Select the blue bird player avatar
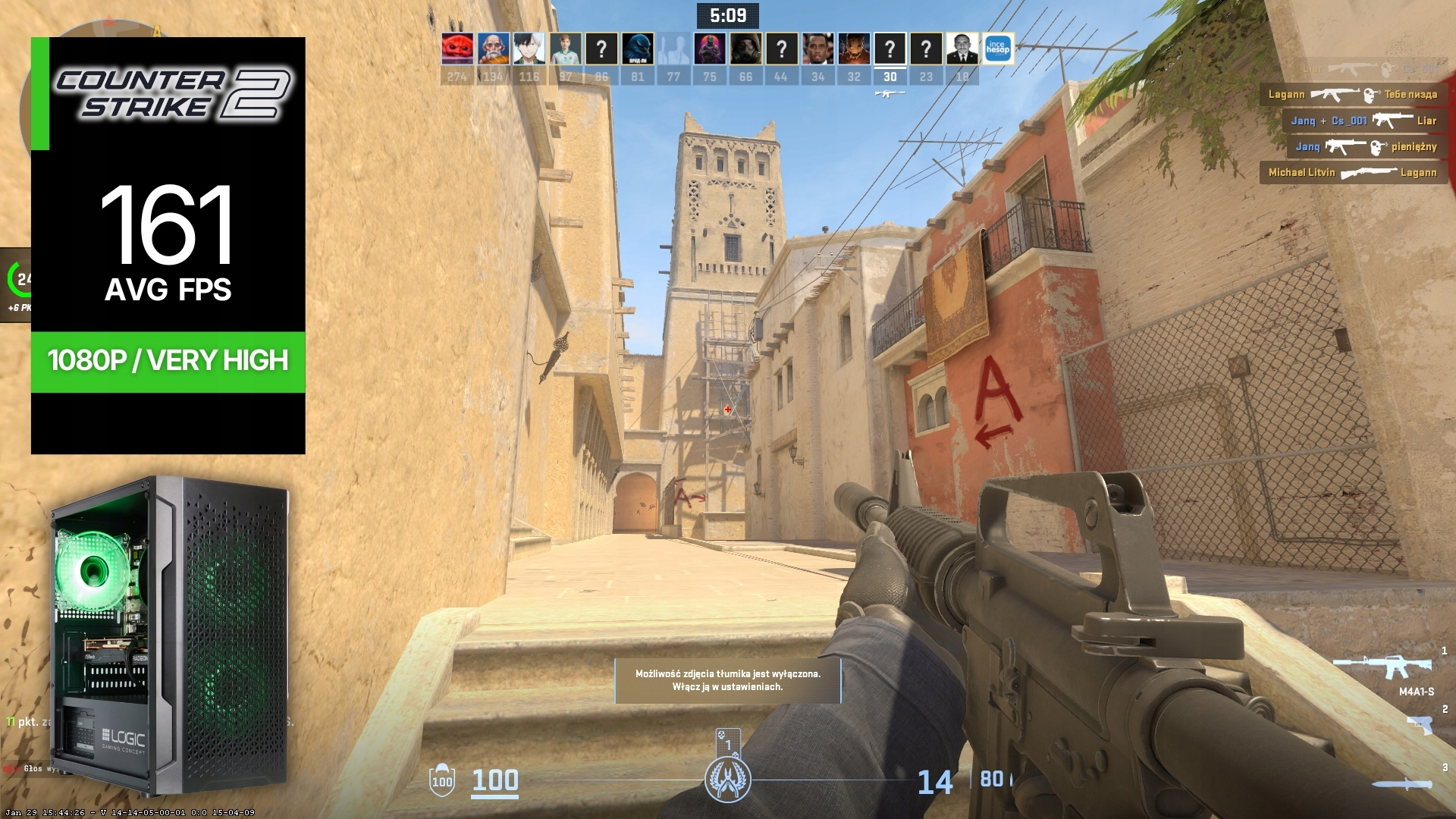 pos(638,49)
